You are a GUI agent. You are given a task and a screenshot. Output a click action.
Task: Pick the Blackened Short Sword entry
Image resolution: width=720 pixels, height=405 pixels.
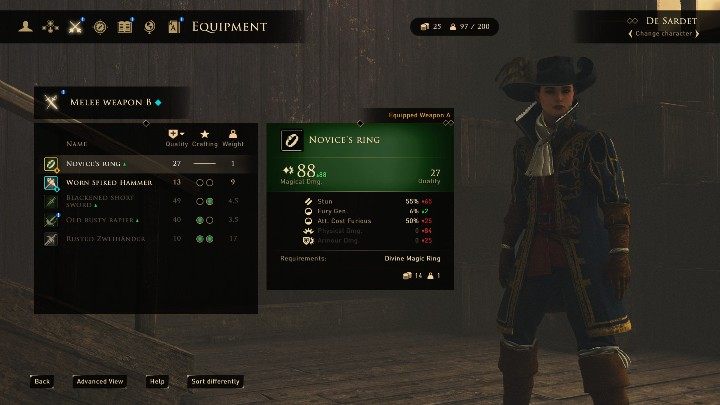(146, 201)
